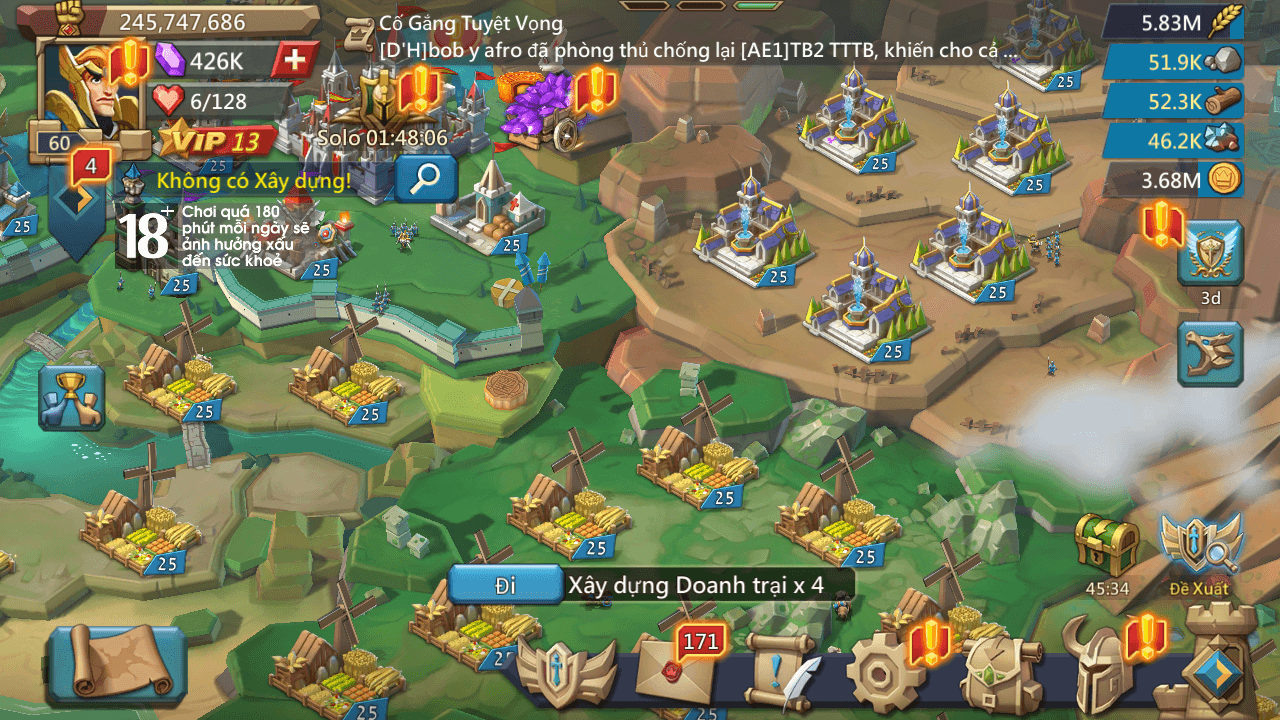Open the "Đề Xuất" recommendations icon

[x=1200, y=550]
